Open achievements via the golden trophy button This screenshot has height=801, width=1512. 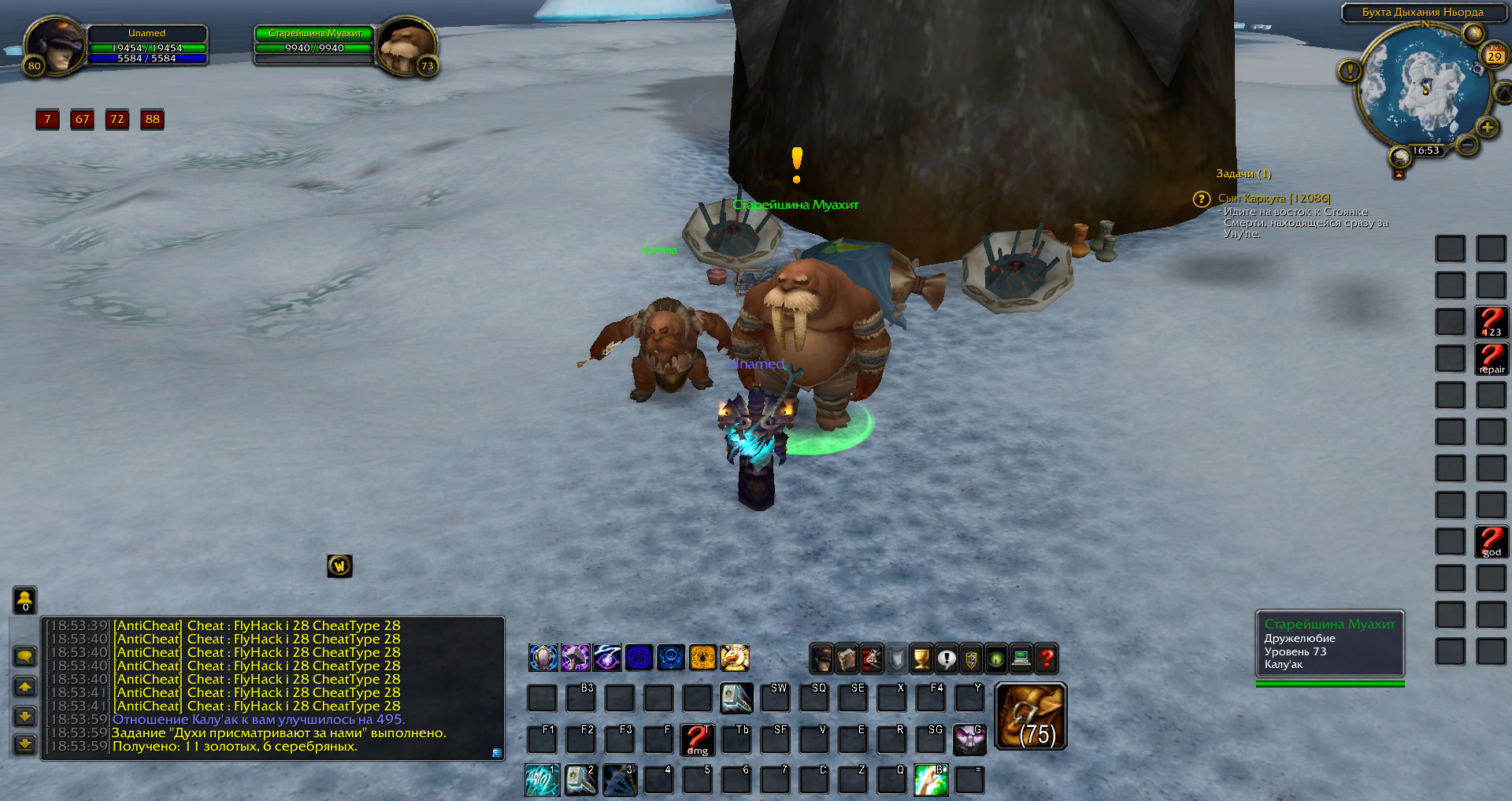click(921, 658)
